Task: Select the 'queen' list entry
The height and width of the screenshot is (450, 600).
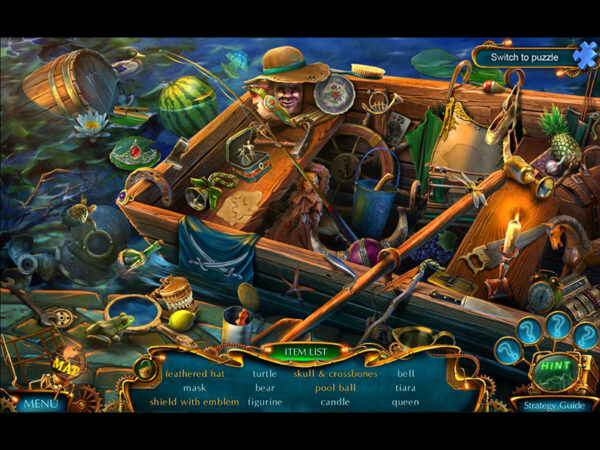Action: coord(405,402)
